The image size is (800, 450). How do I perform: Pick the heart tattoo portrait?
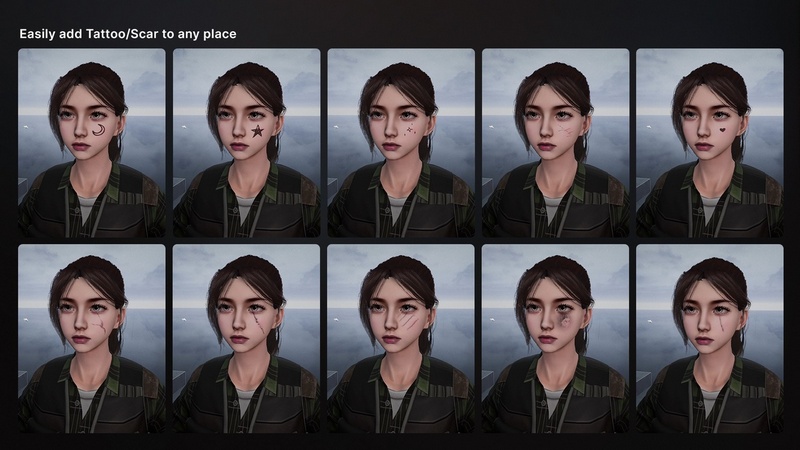(x=710, y=143)
